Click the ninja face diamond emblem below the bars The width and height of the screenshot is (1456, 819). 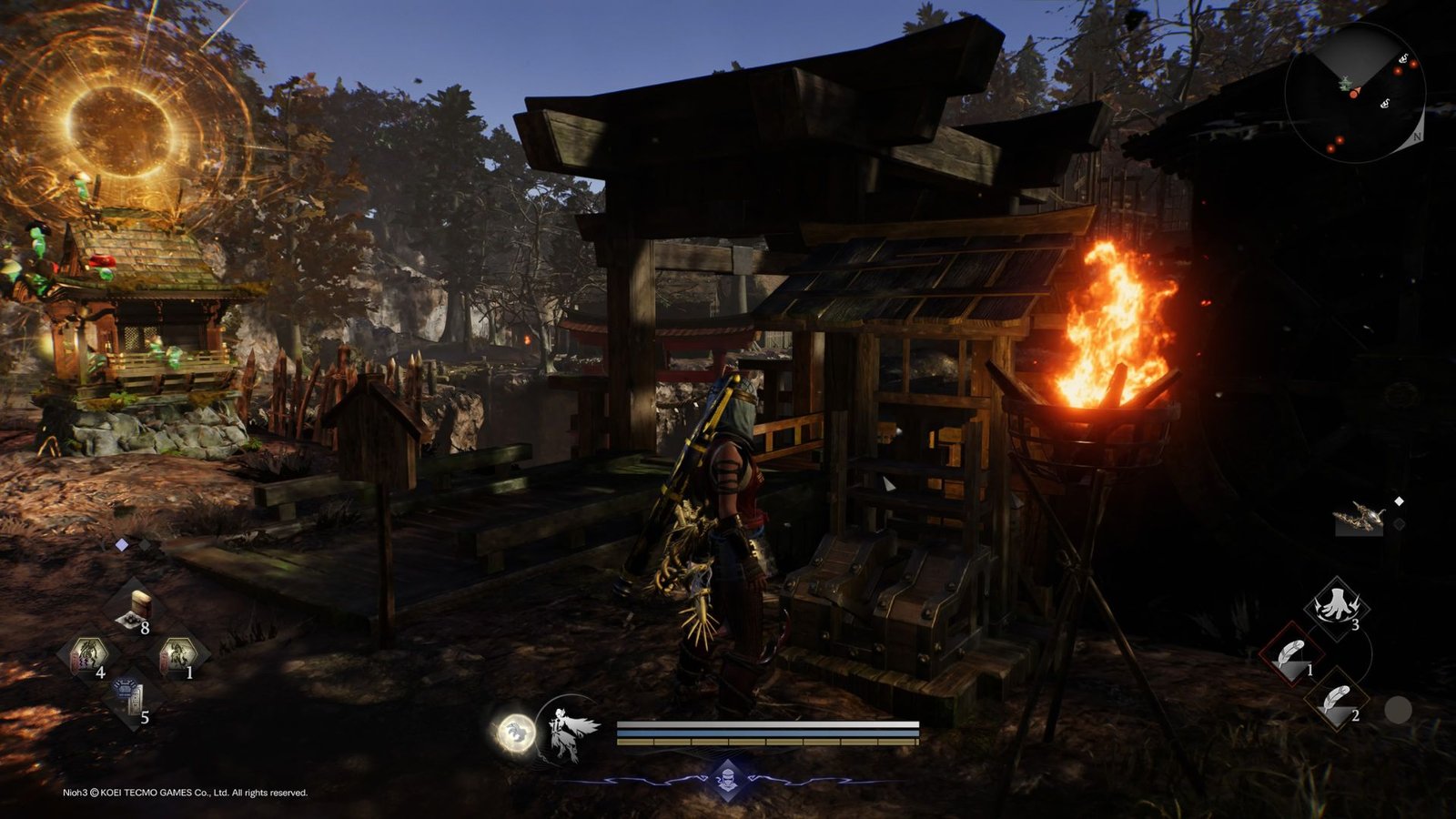tap(727, 779)
